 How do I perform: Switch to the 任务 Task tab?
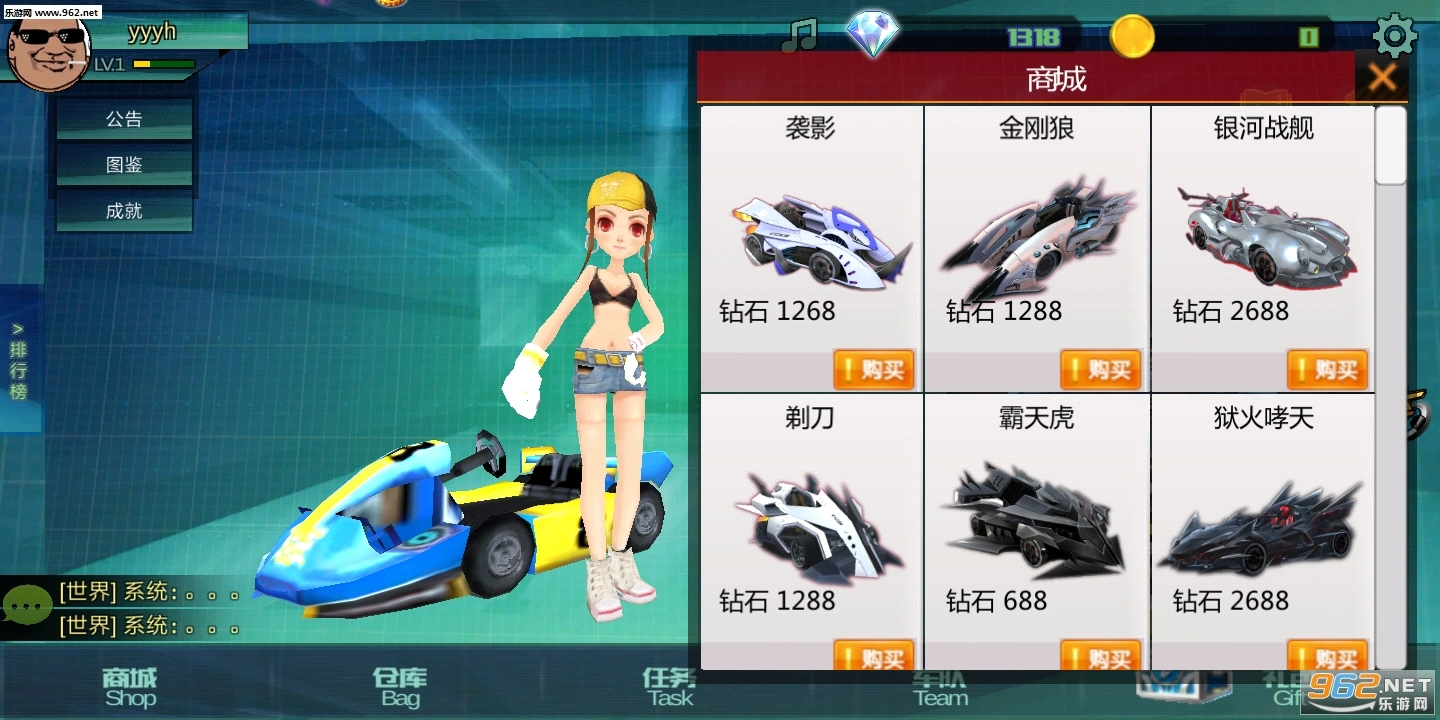pyautogui.click(x=667, y=687)
